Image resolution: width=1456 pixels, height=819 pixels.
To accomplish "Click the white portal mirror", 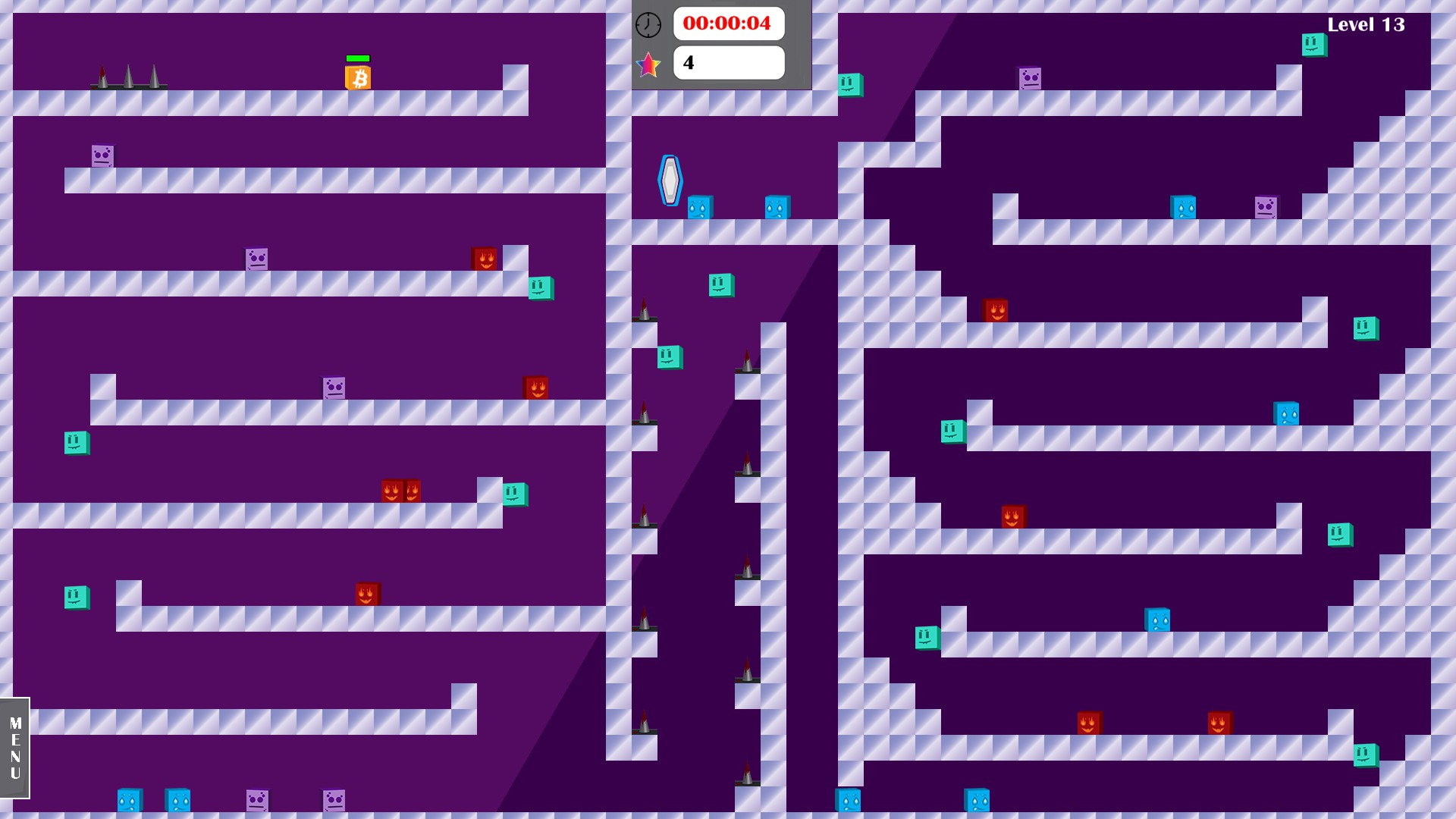I will (669, 180).
